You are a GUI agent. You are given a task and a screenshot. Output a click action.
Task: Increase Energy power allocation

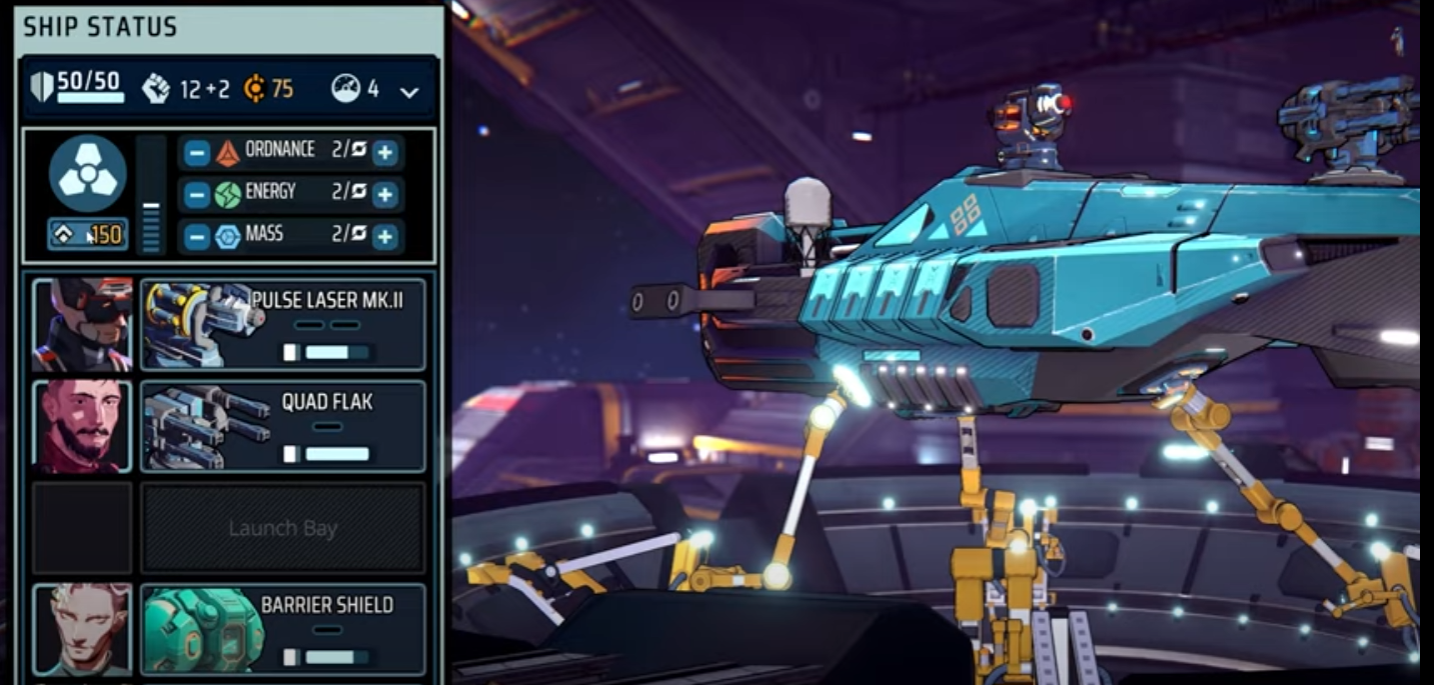385,194
